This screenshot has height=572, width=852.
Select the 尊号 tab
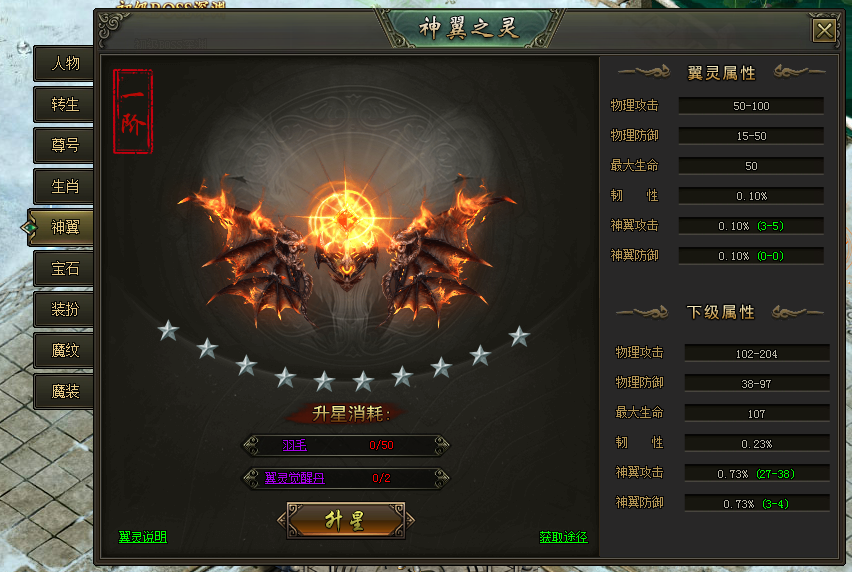pos(65,145)
